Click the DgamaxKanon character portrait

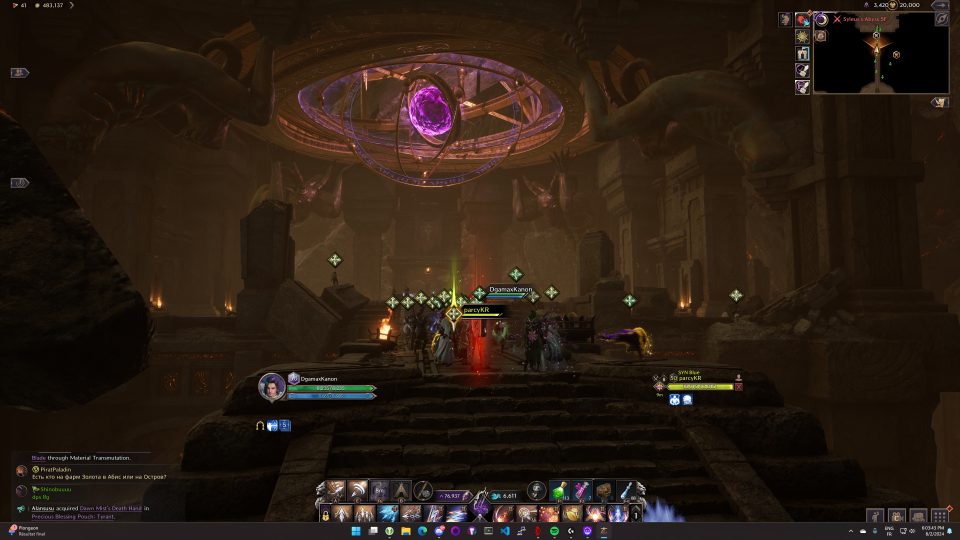(272, 386)
